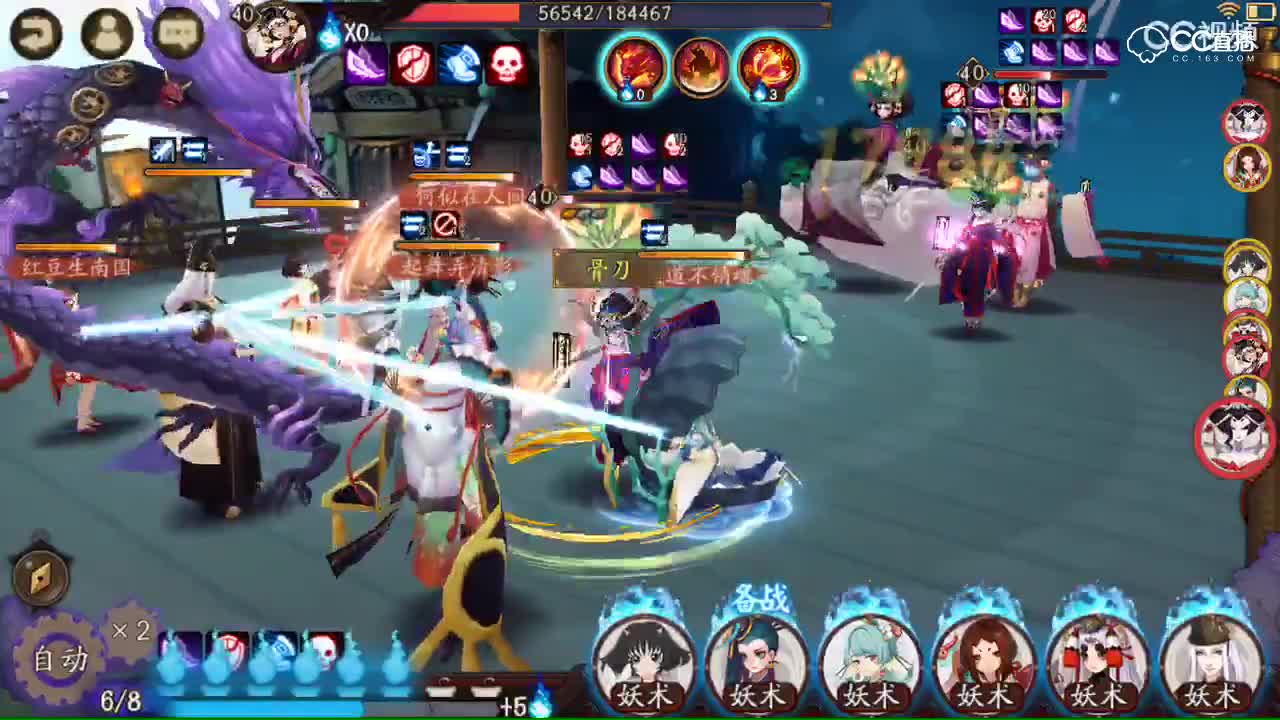Image resolution: width=1280 pixels, height=720 pixels.
Task: Select the leftmost glowing fire boss skill icon
Action: [633, 68]
